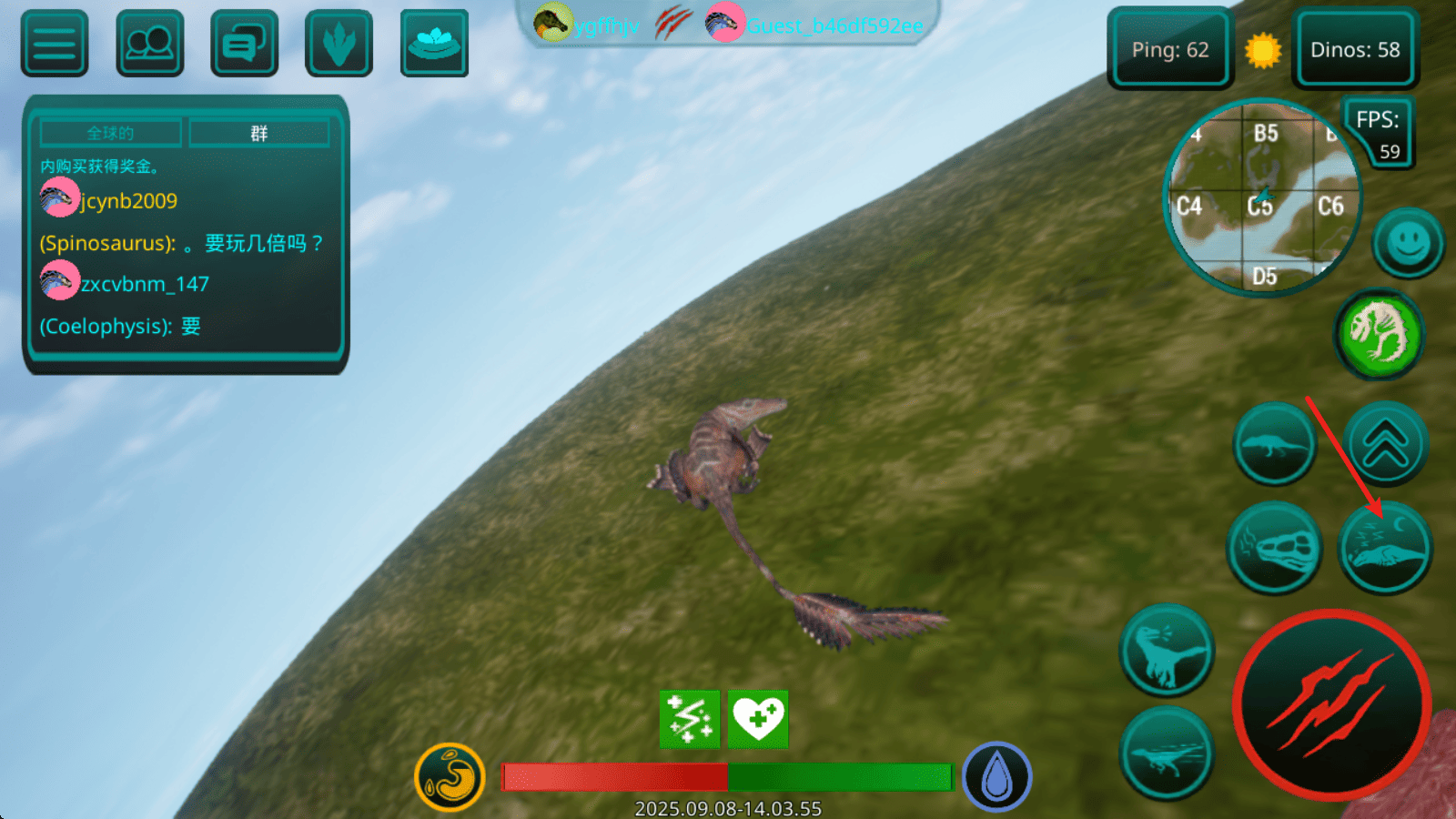Activate the green dinosaur skeleton button
Viewport: 1456px width, 819px height.
(1380, 334)
